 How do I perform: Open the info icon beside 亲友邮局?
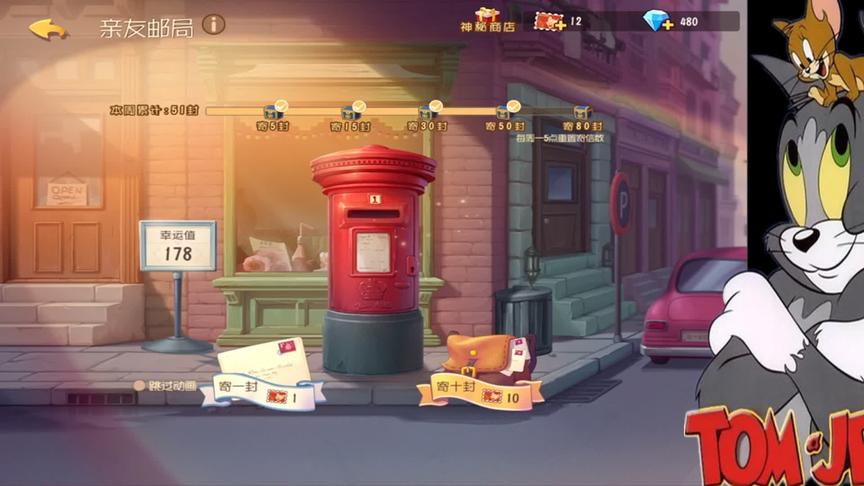pos(213,24)
